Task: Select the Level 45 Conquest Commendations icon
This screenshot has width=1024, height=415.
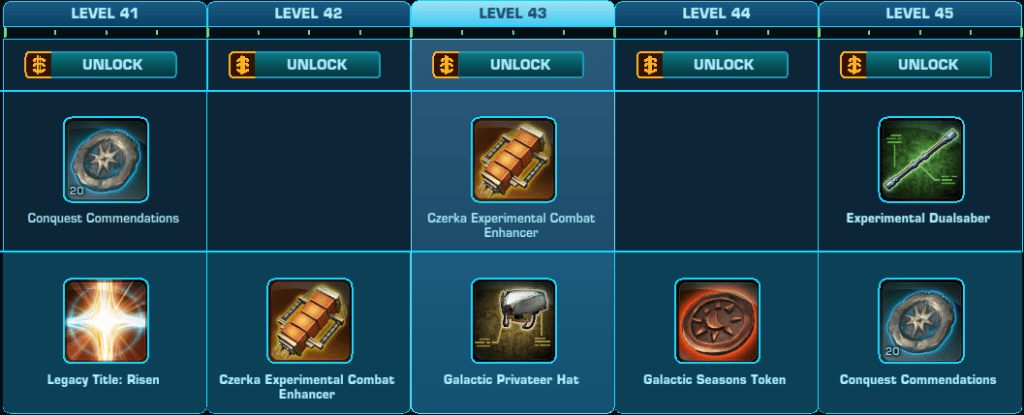Action: tap(921, 320)
